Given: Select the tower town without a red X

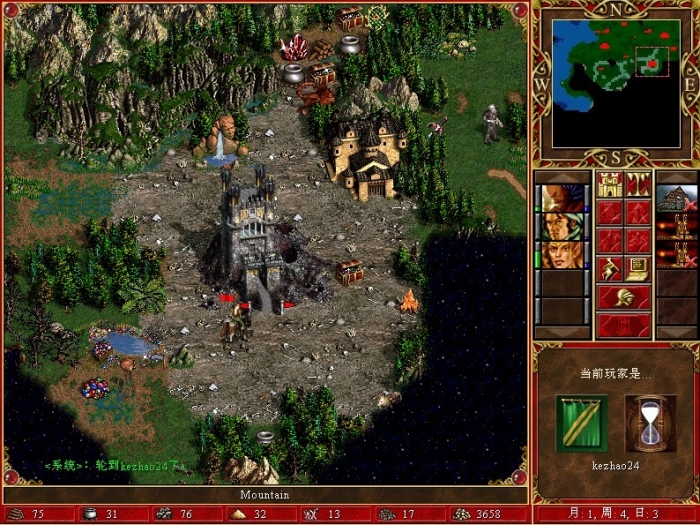Looking at the screenshot, I should point(677,227).
